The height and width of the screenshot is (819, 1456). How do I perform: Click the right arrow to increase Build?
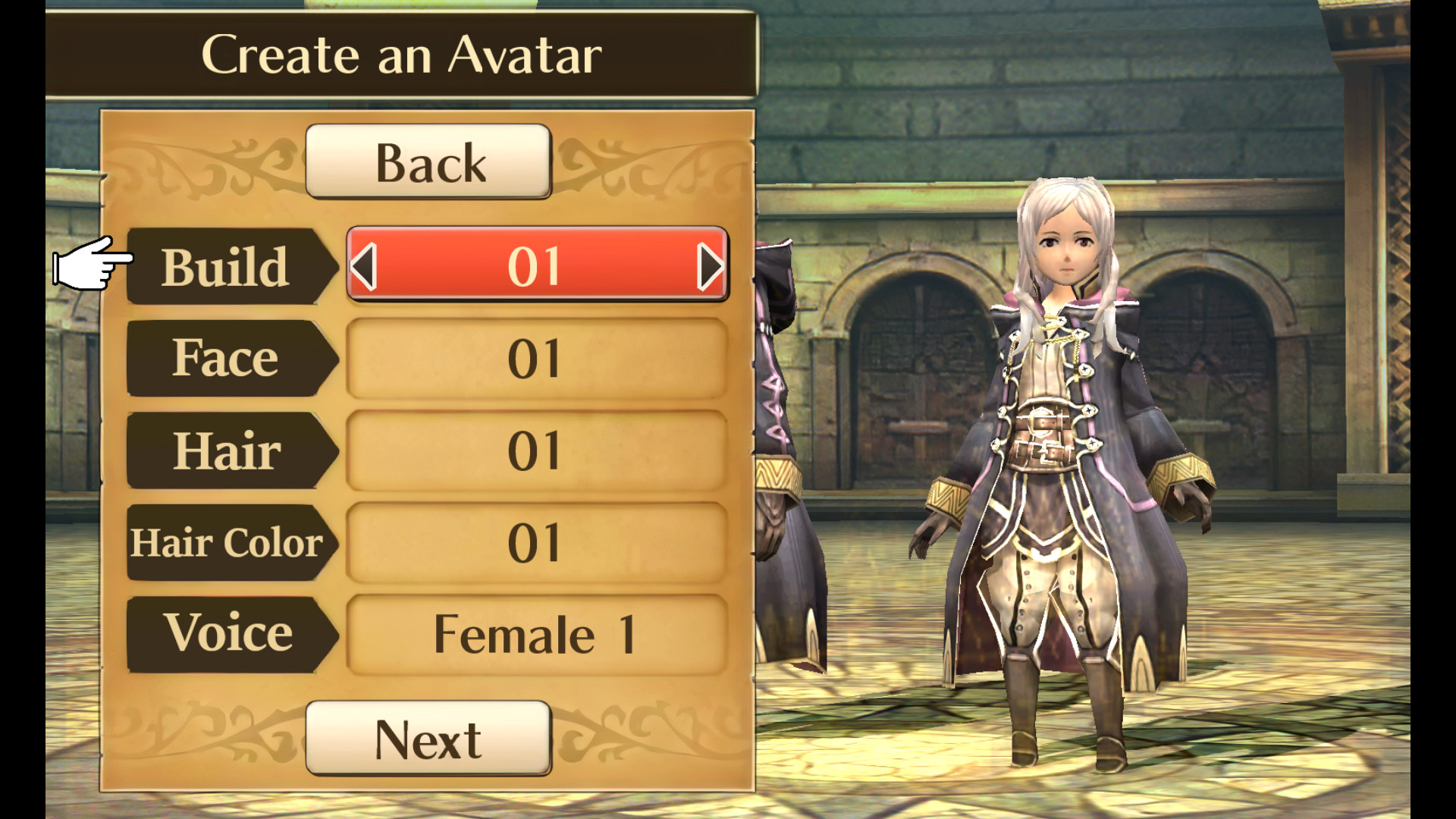pyautogui.click(x=711, y=265)
